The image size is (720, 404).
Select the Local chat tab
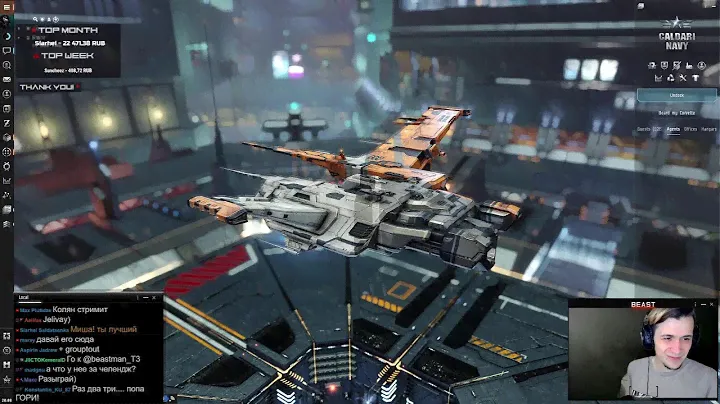[x=23, y=298]
